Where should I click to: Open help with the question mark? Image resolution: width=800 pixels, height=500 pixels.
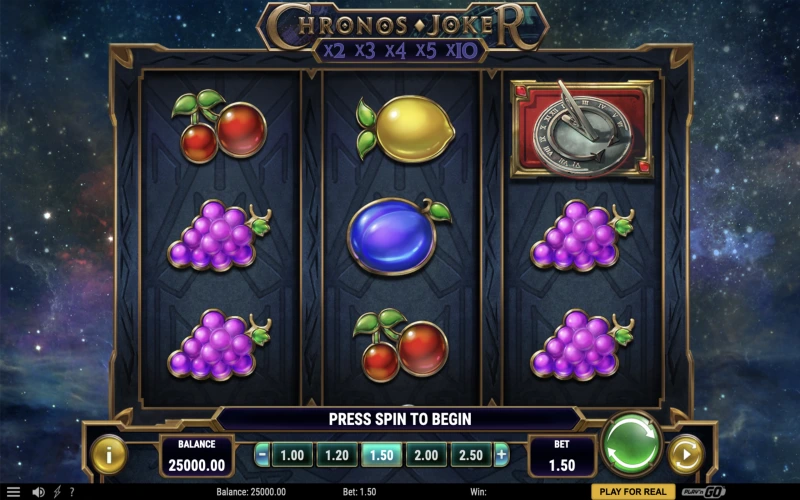point(71,492)
